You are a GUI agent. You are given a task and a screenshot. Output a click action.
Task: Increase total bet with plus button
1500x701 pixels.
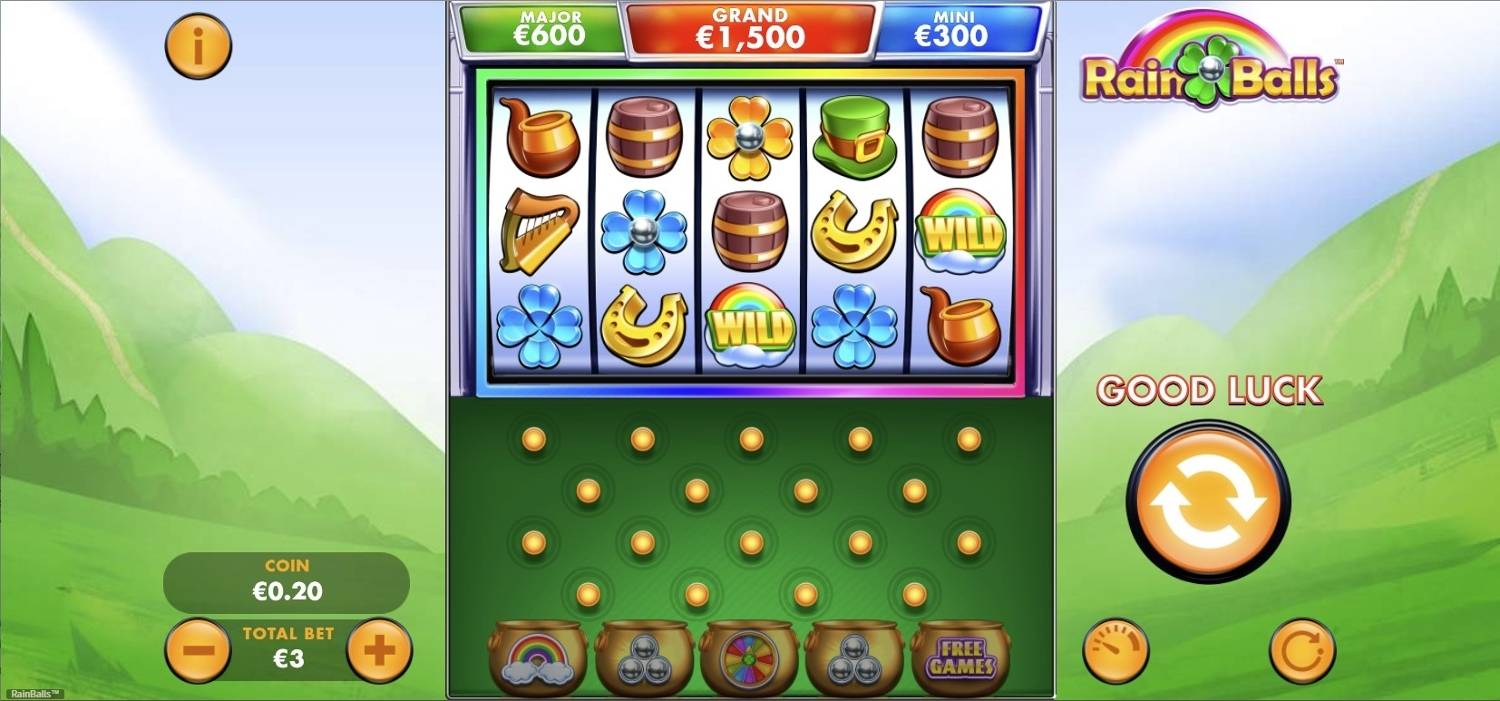pyautogui.click(x=379, y=651)
